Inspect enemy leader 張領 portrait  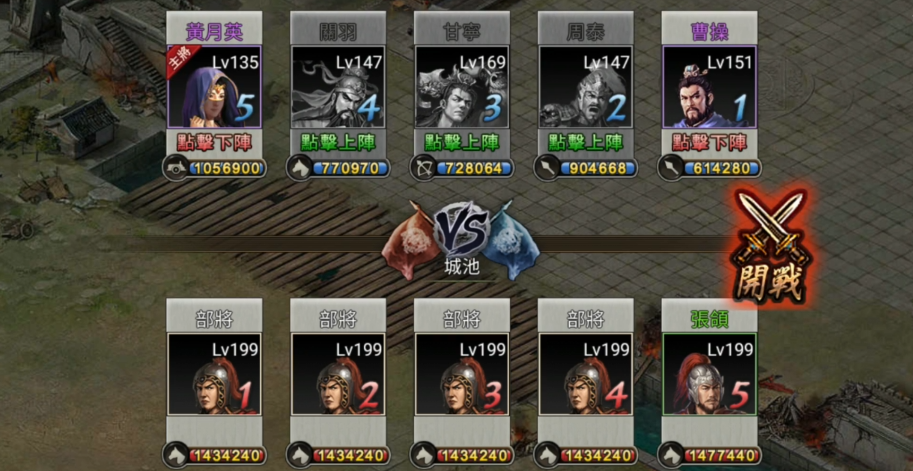coord(709,375)
